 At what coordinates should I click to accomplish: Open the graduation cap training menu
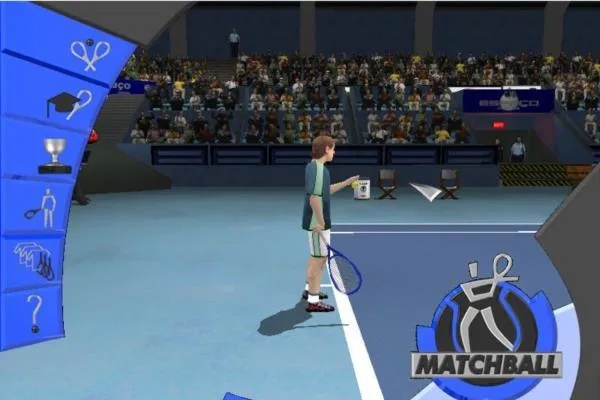click(69, 104)
